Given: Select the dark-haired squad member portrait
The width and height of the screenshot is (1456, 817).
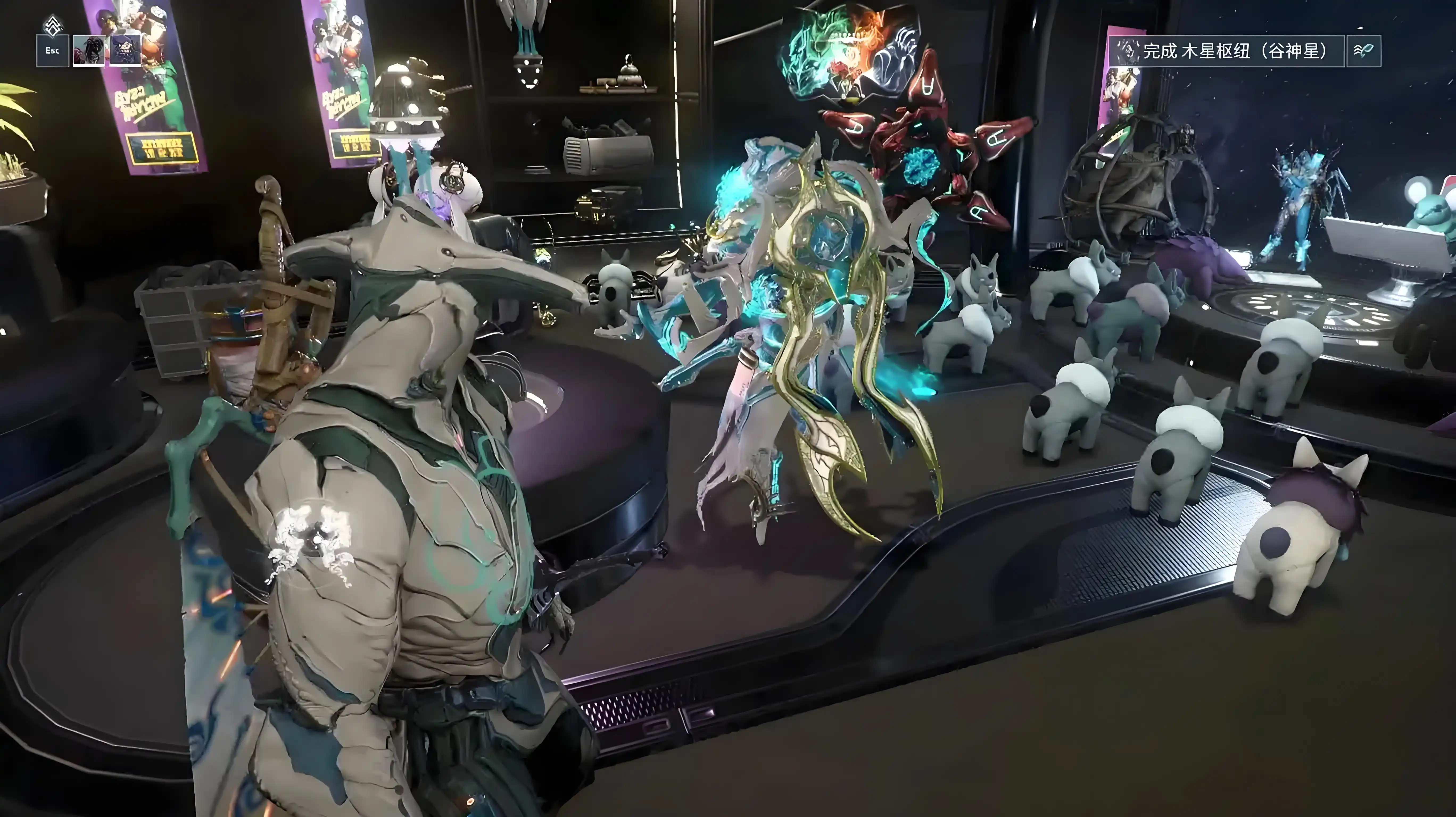Looking at the screenshot, I should coord(89,50).
